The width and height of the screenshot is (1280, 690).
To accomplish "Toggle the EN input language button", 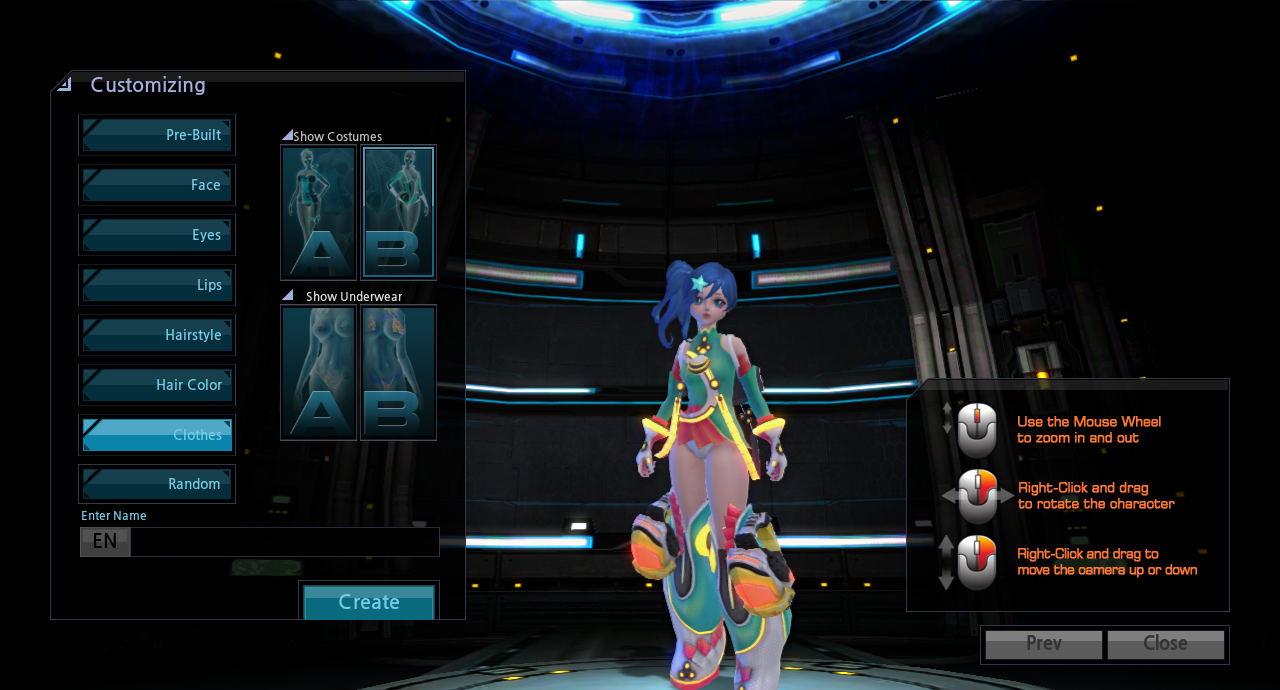I will point(105,542).
